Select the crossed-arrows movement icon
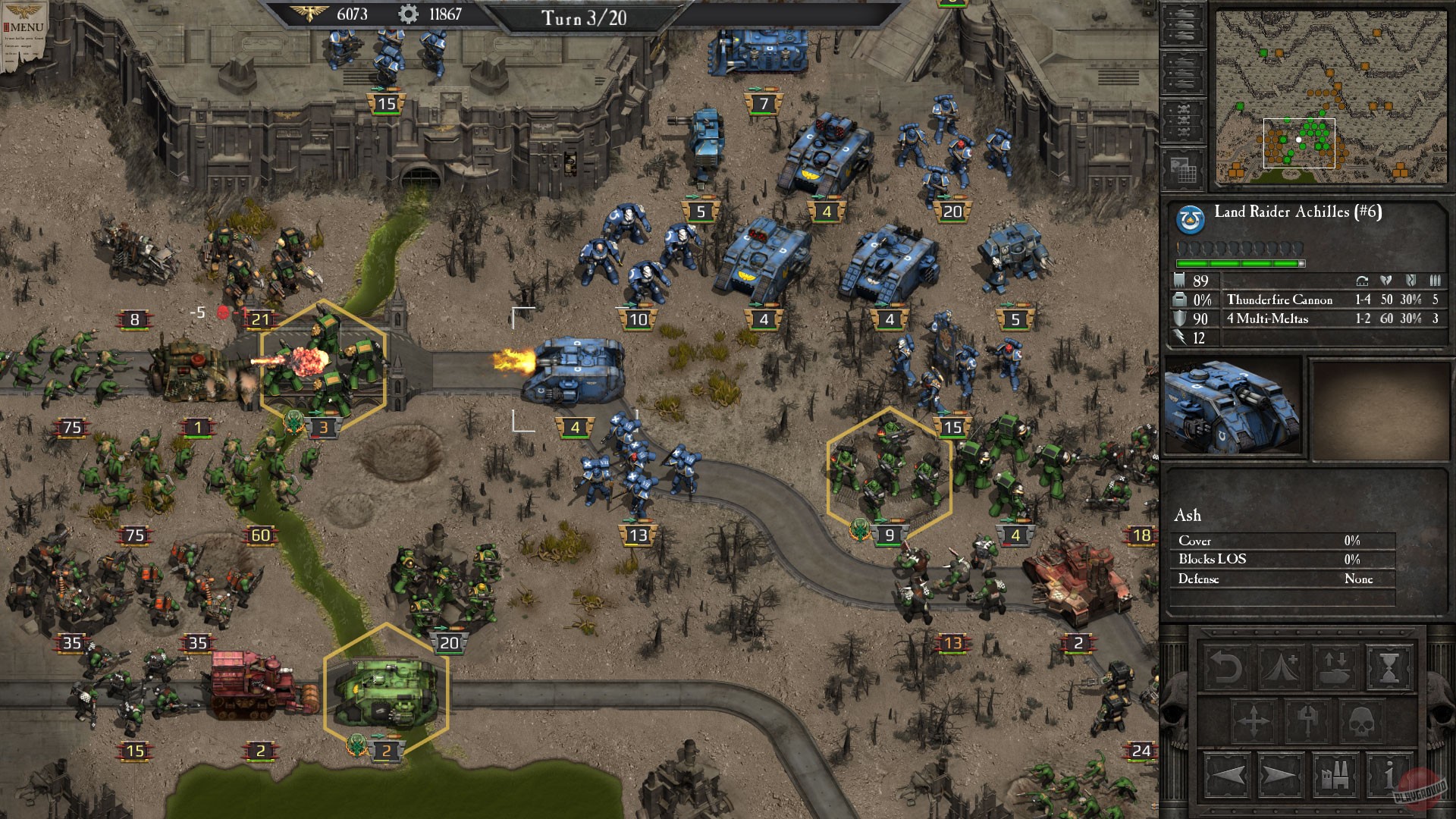Screen dimensions: 1456x819 pyautogui.click(x=1254, y=720)
